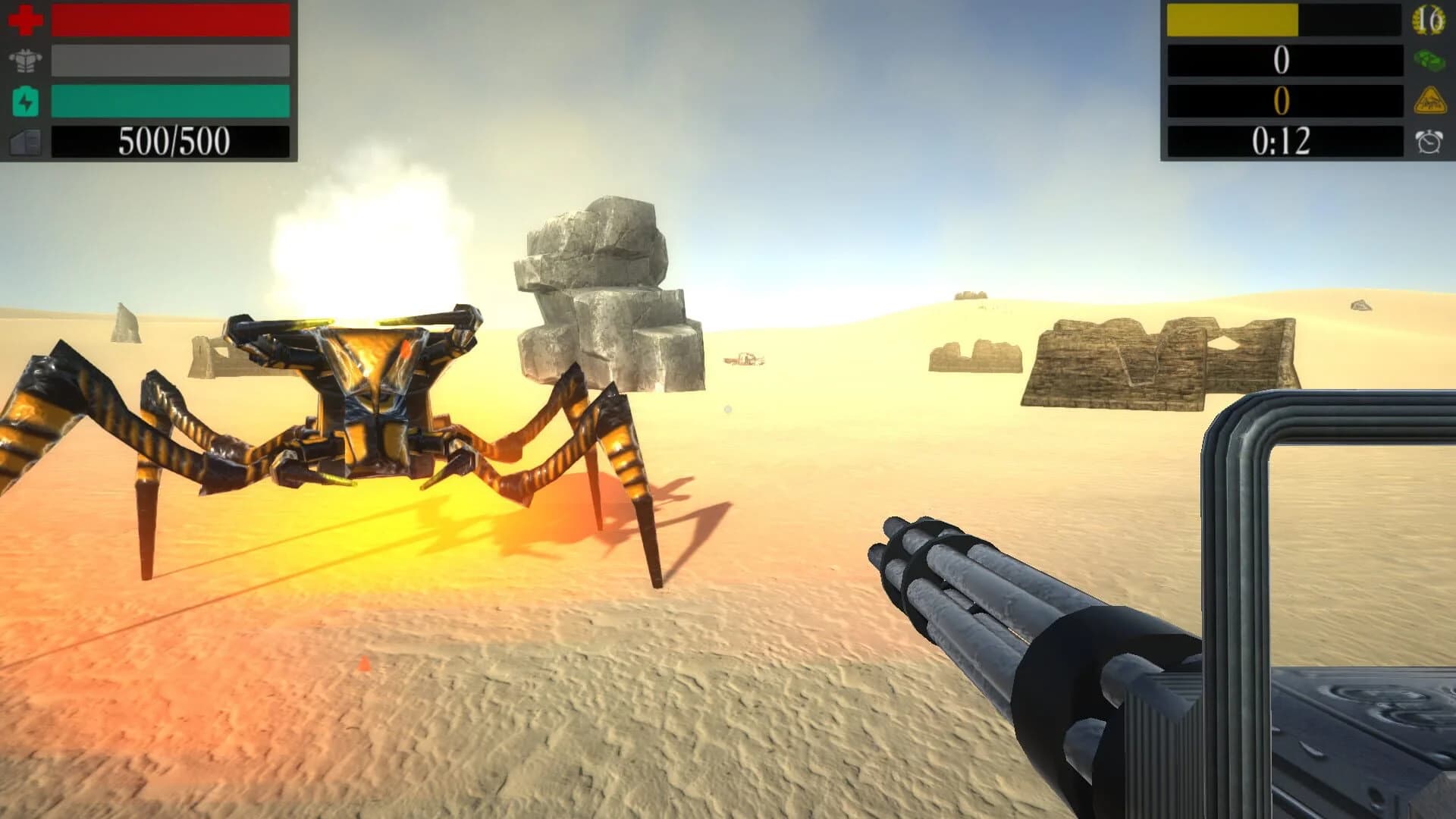
Task: Select the white zero counter field
Action: pyautogui.click(x=1282, y=61)
